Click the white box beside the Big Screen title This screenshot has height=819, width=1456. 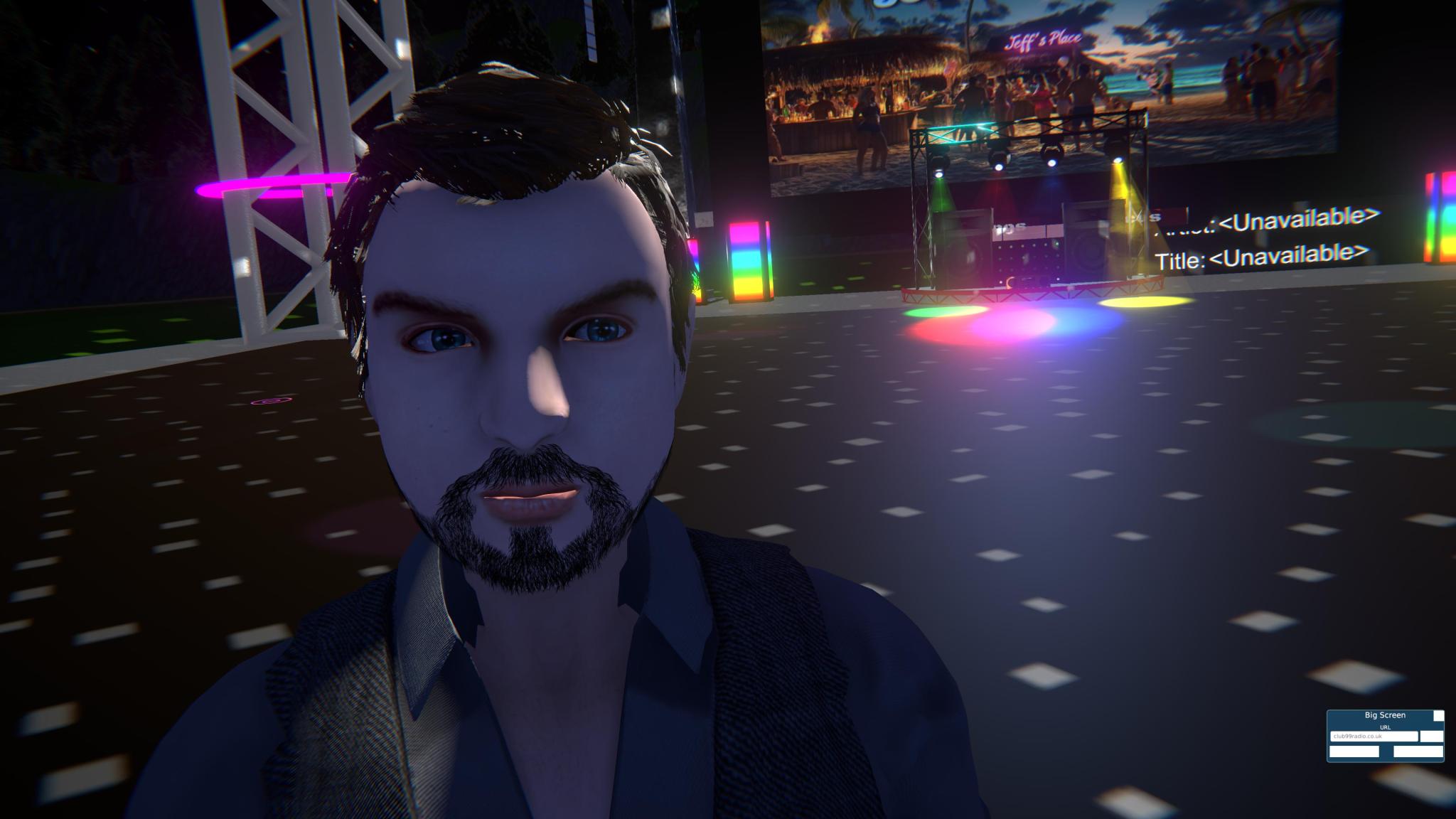(x=1438, y=716)
